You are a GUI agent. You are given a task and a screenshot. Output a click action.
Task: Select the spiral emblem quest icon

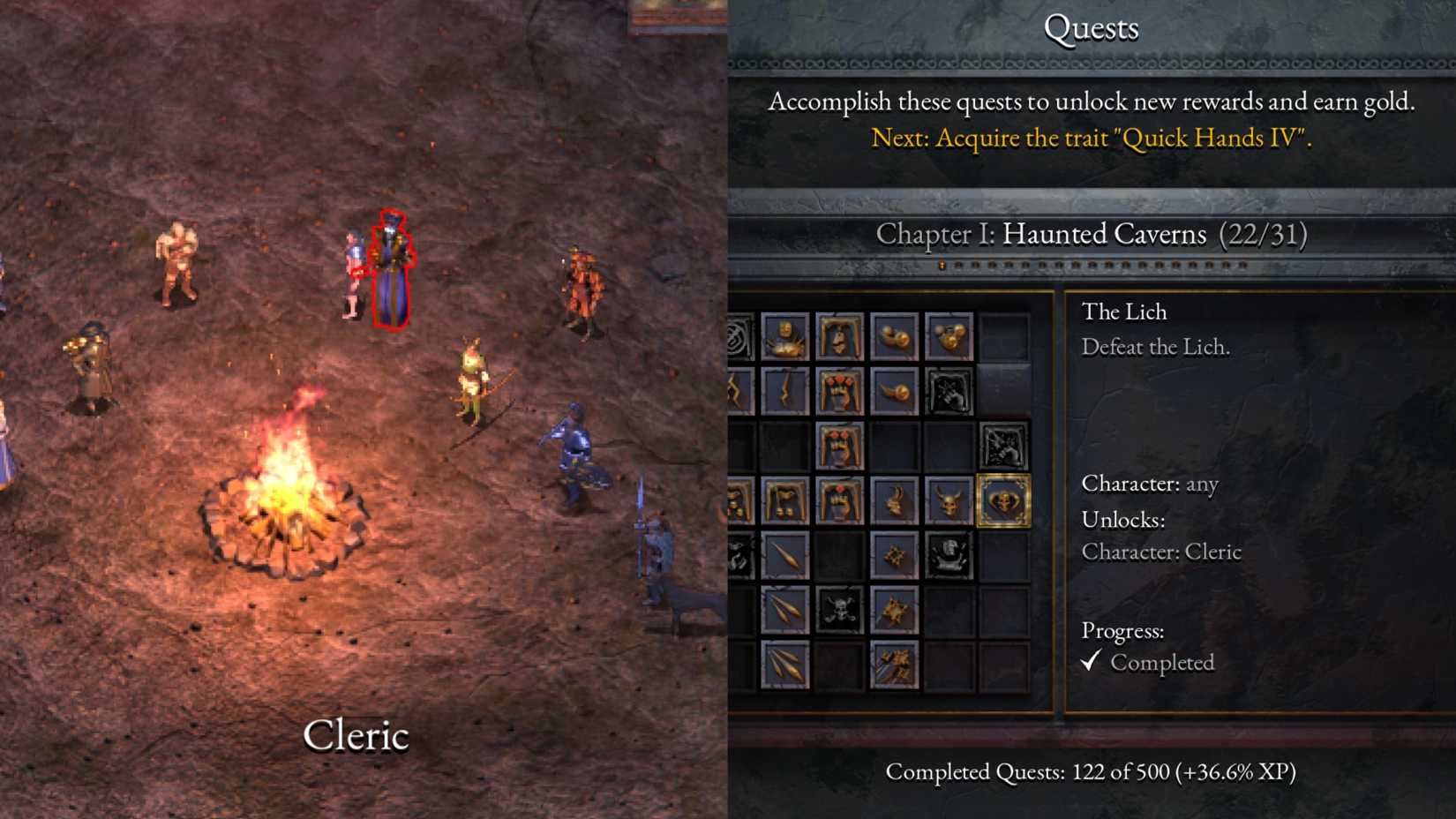pos(733,334)
